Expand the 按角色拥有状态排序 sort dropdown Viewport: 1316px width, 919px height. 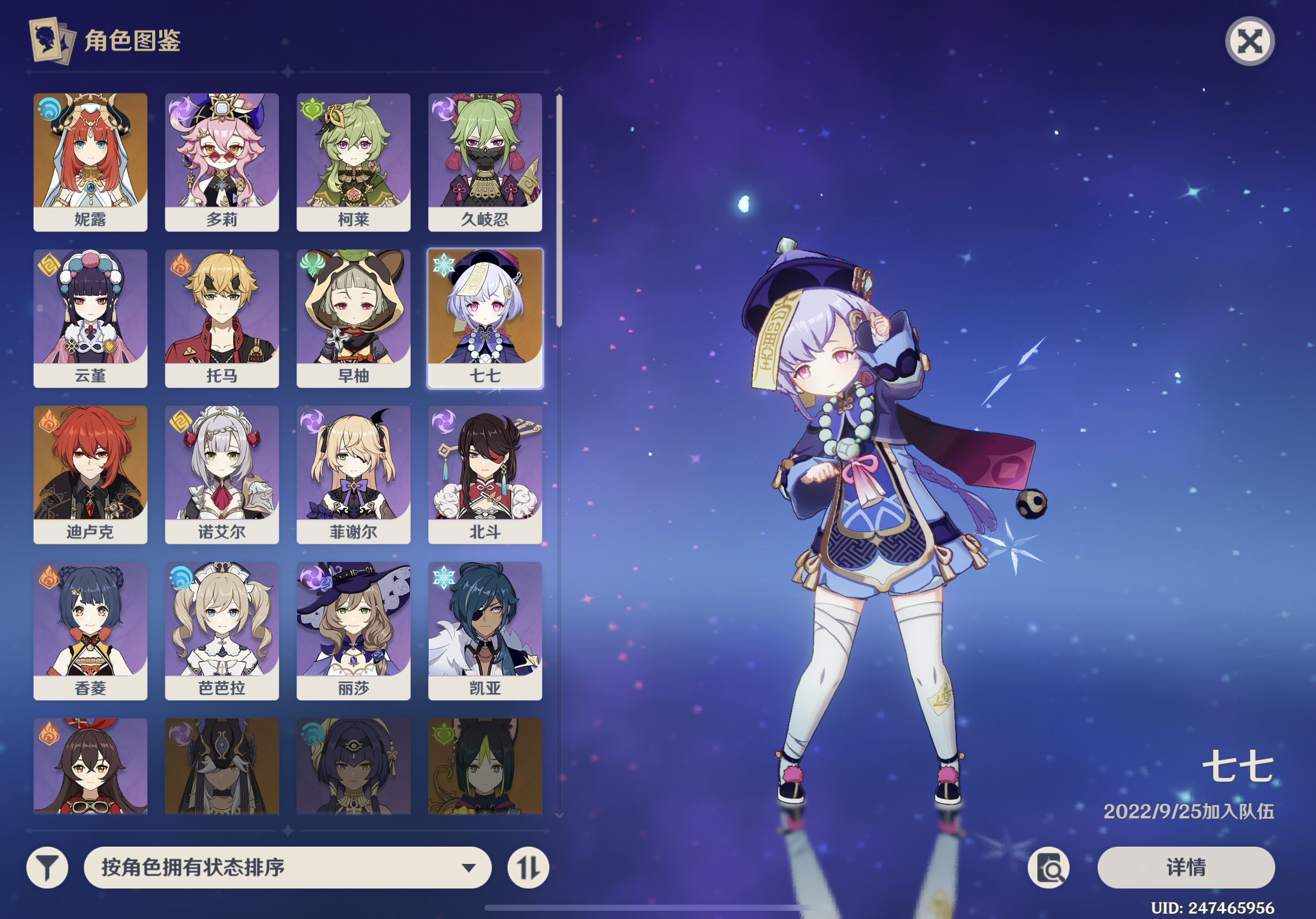coord(287,867)
